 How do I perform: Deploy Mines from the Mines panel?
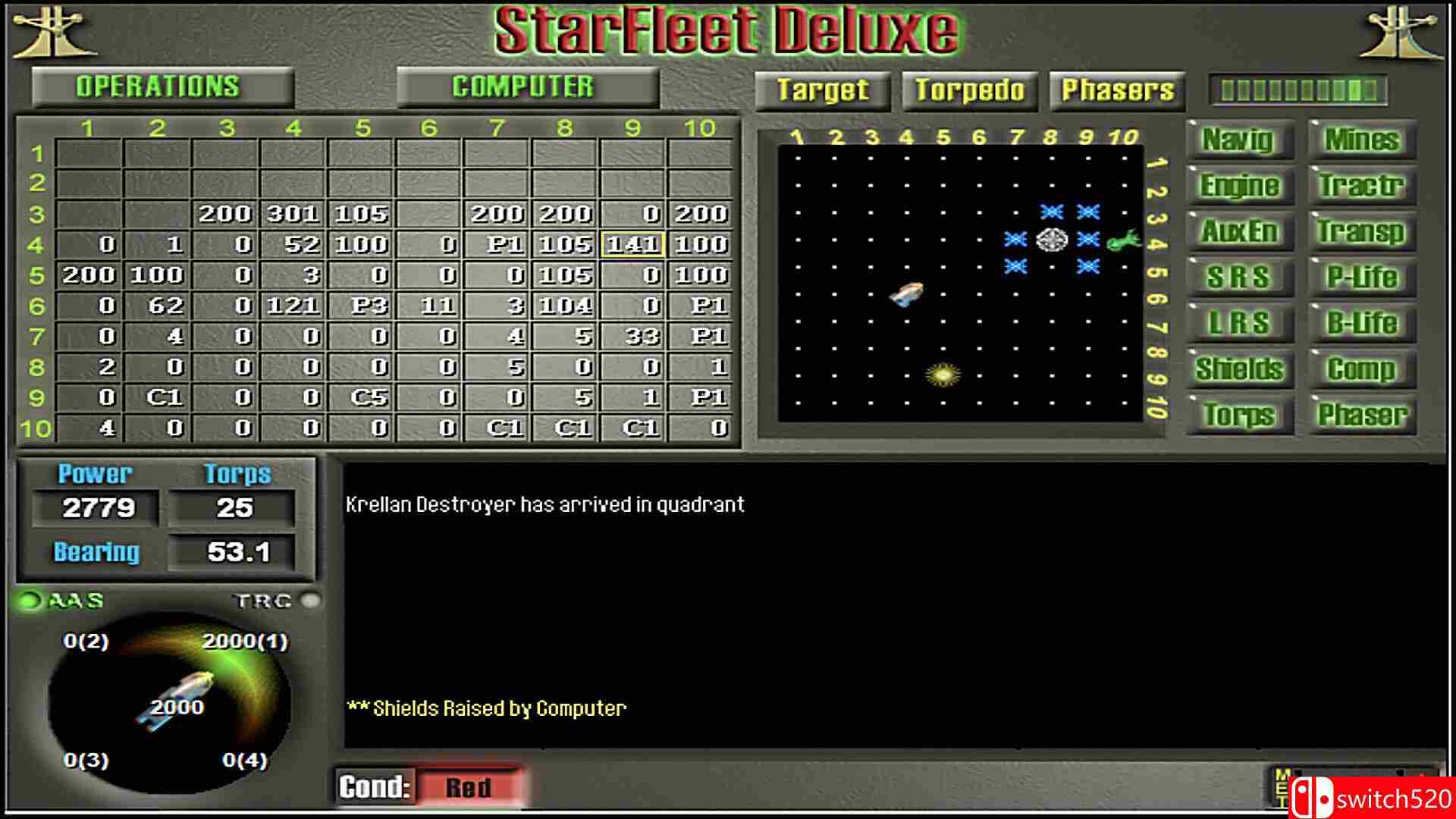1361,141
